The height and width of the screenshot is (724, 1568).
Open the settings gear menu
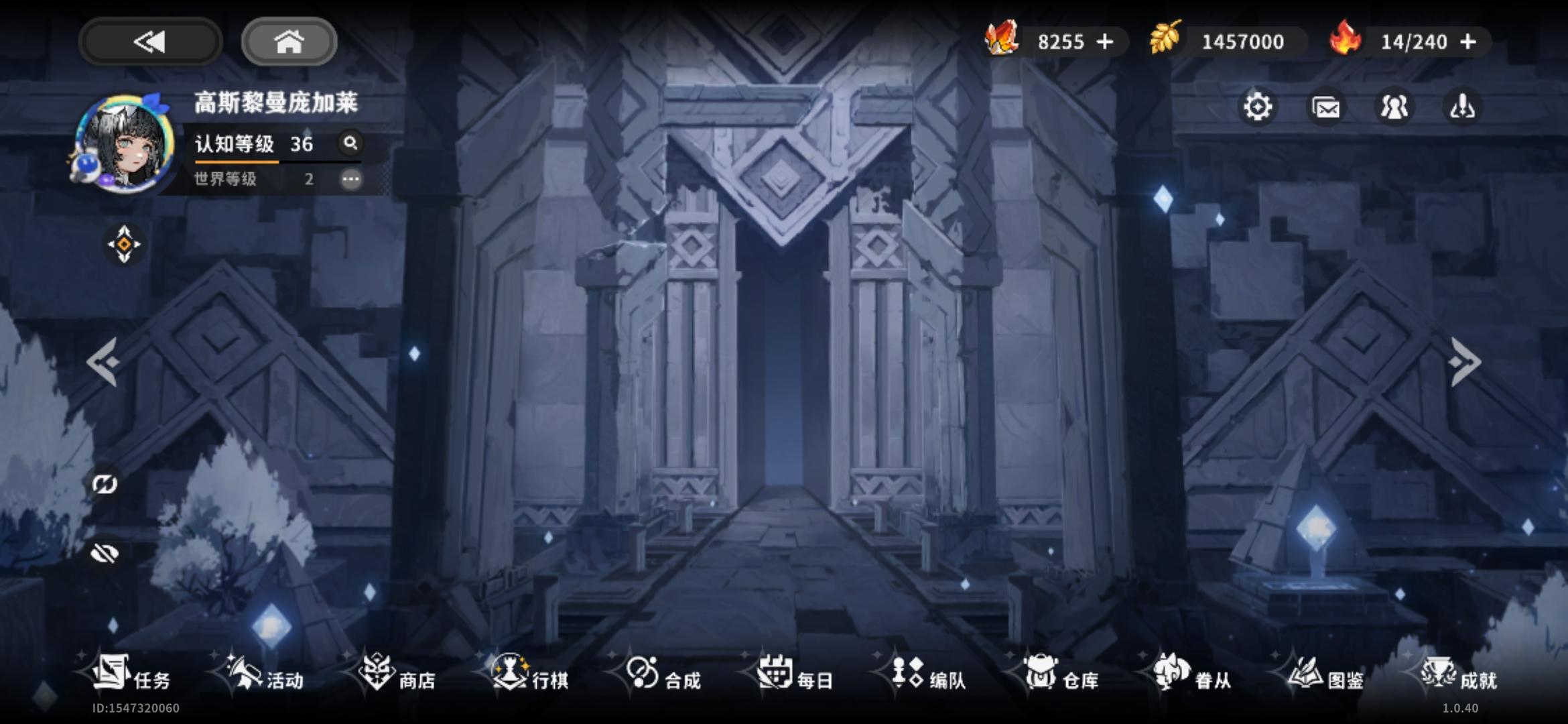1258,106
